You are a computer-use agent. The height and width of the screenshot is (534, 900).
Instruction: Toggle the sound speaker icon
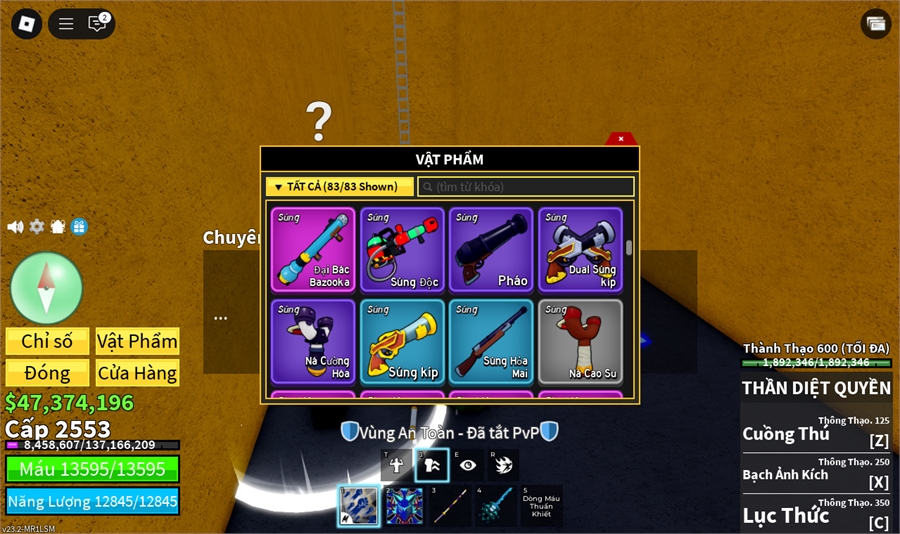point(15,227)
